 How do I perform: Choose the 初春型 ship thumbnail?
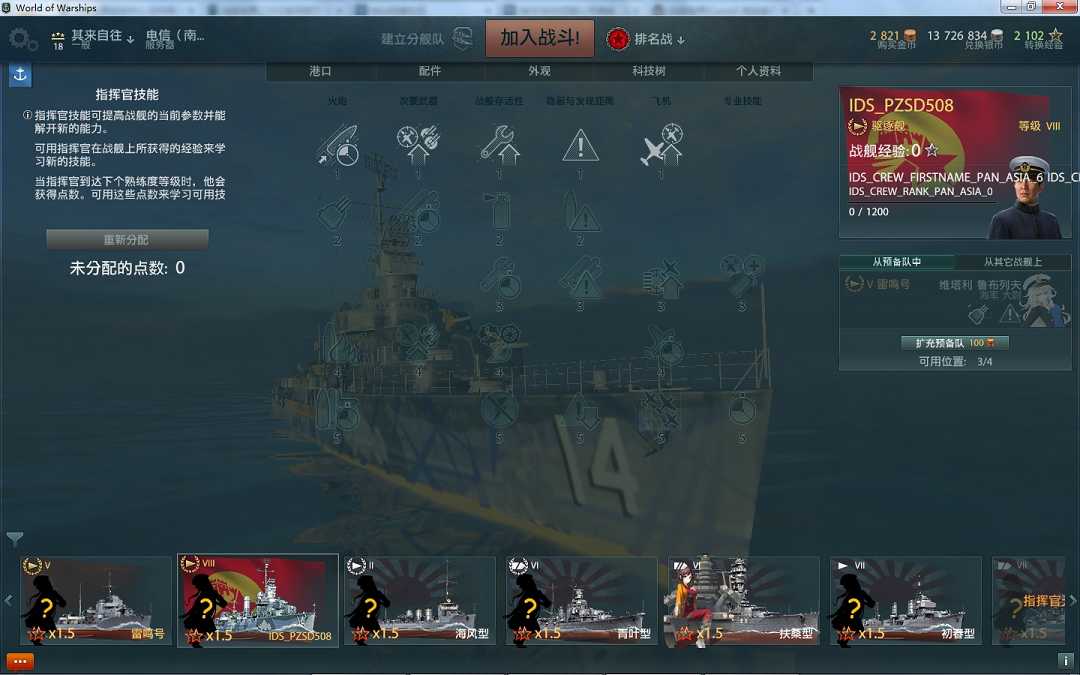tap(905, 602)
